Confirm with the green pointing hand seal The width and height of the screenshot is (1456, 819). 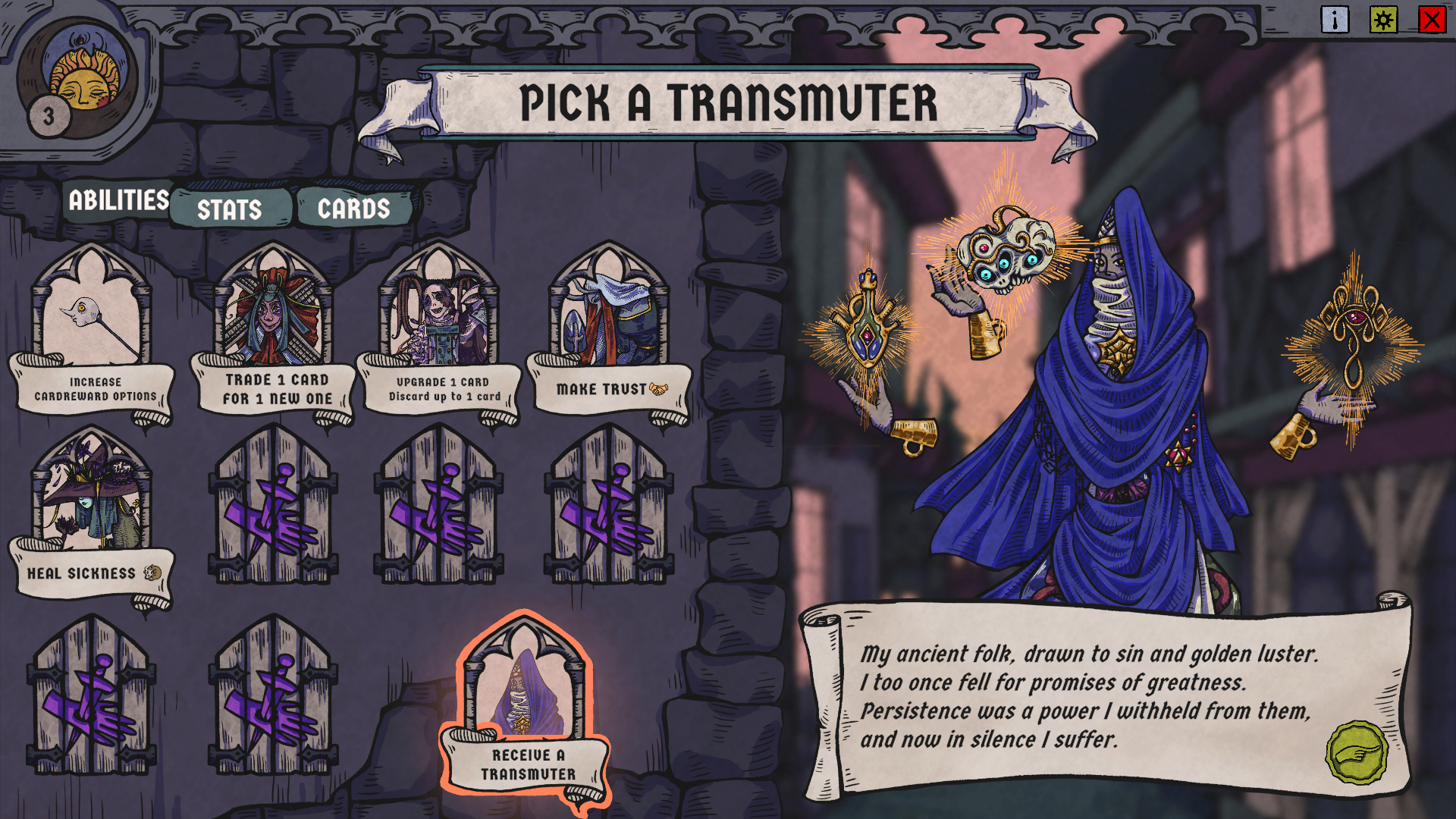tap(1357, 752)
